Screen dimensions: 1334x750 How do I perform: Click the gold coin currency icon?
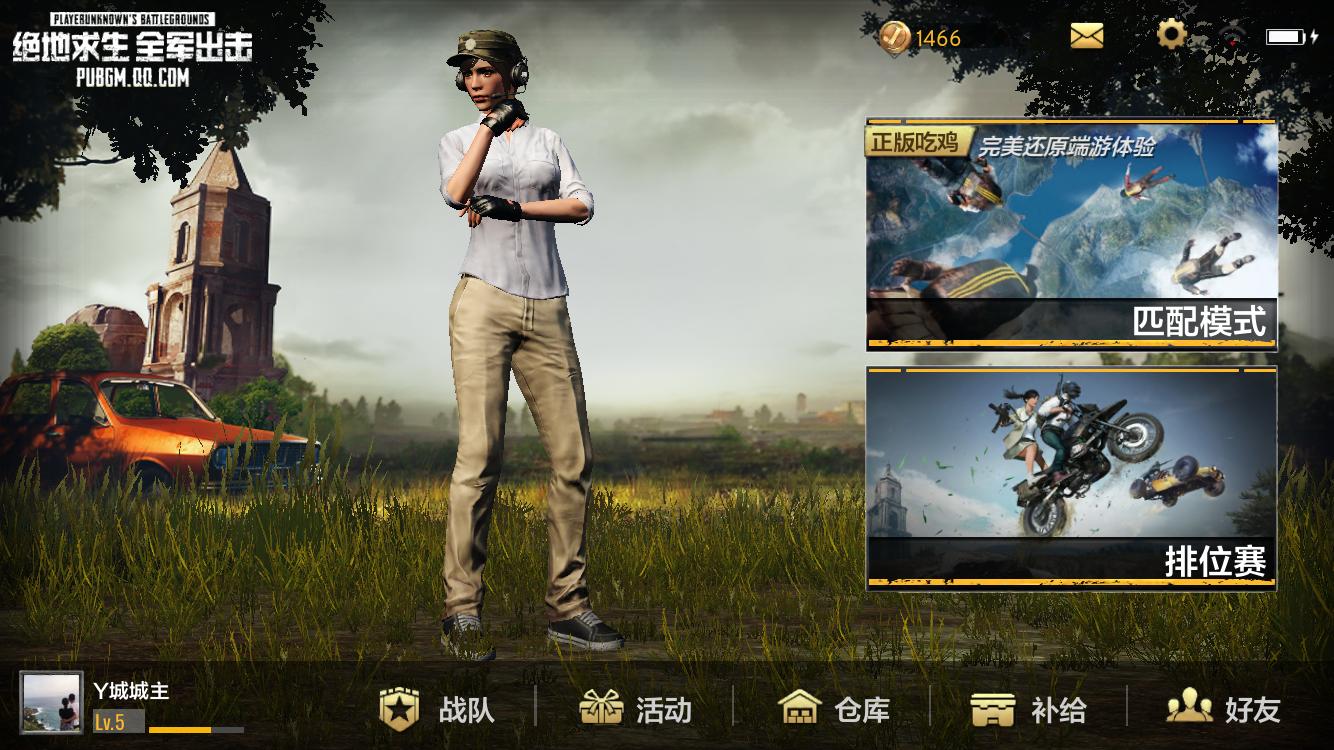(x=897, y=37)
